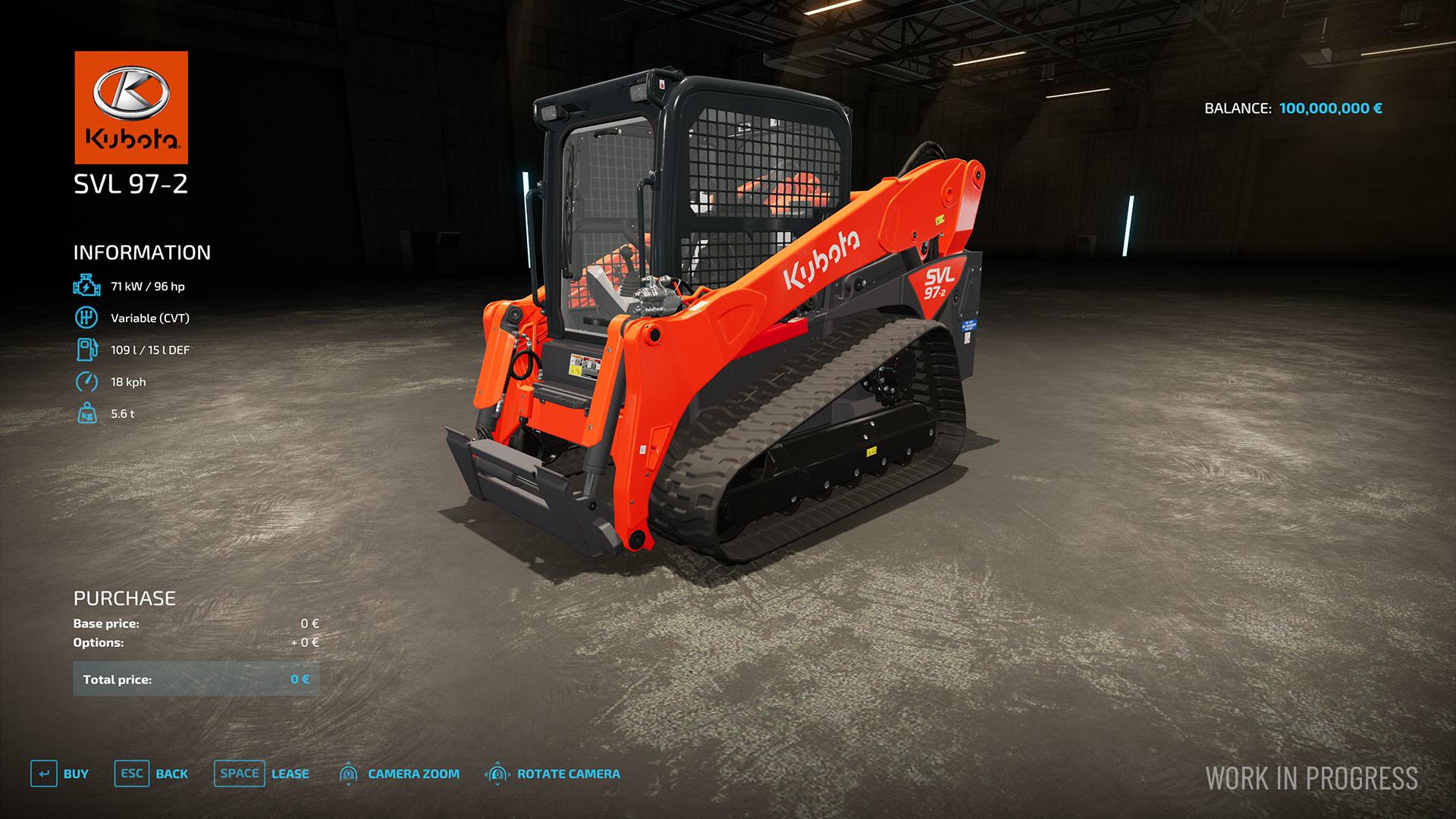Select the highlighted Total price row
Image resolution: width=1456 pixels, height=819 pixels.
tap(193, 679)
